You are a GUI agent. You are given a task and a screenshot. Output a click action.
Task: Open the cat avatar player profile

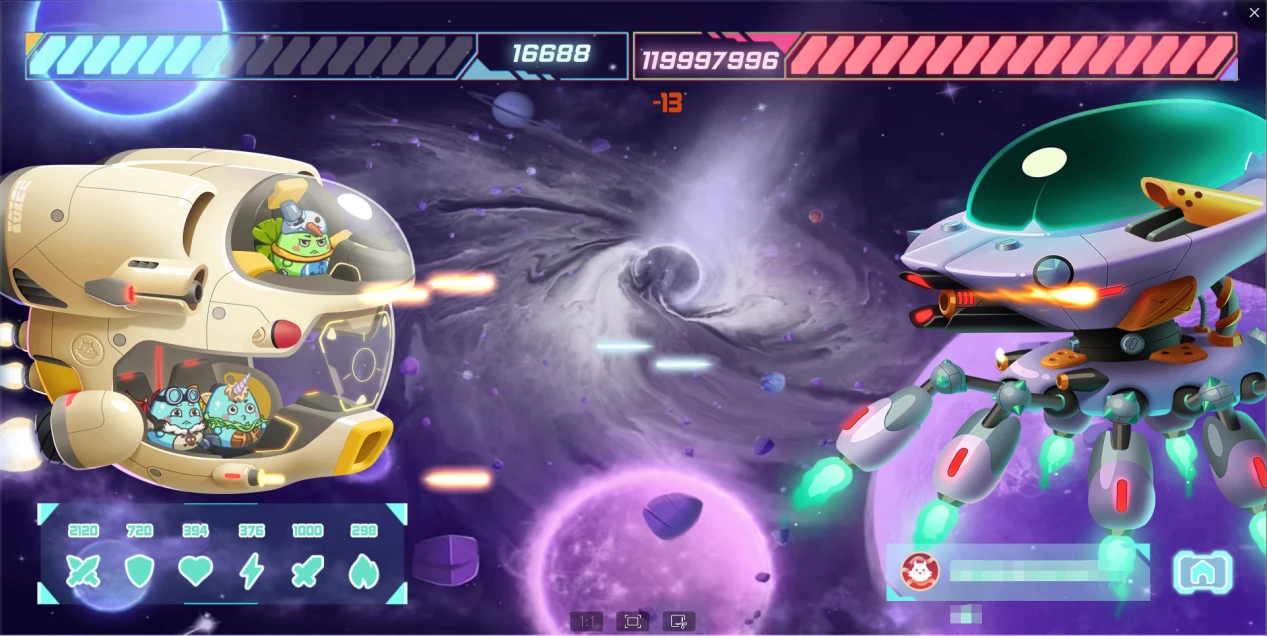pos(919,571)
